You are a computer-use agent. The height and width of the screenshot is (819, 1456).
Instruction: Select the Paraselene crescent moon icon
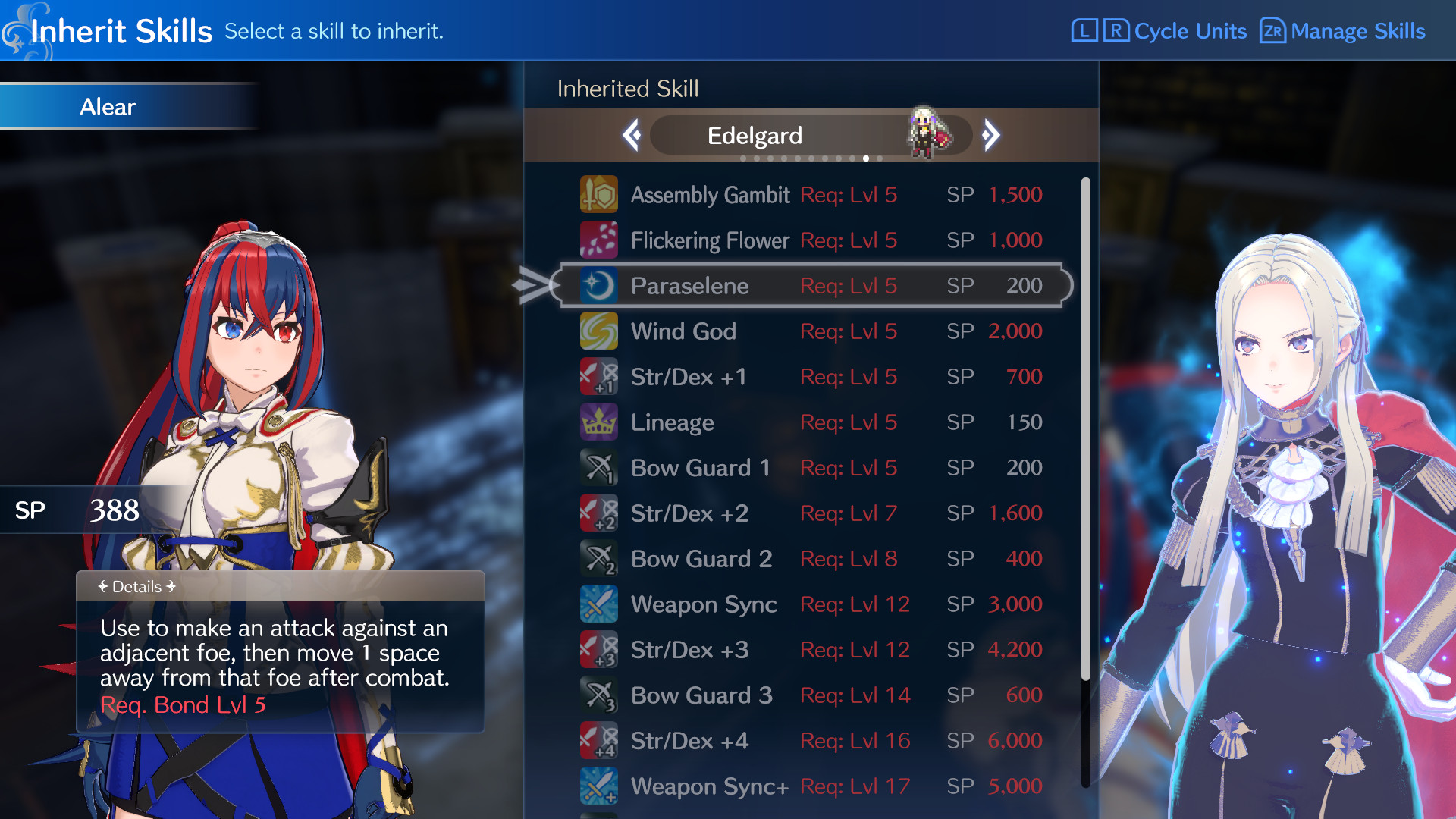tap(599, 286)
